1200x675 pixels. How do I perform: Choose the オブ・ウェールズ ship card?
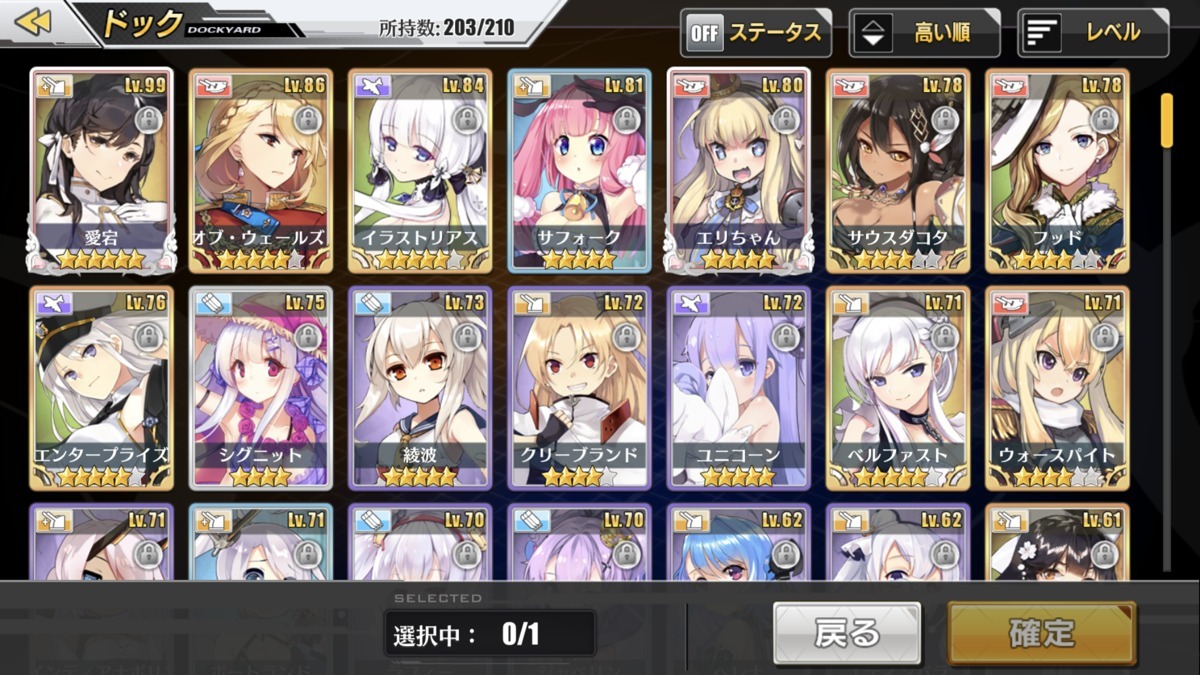coord(260,170)
